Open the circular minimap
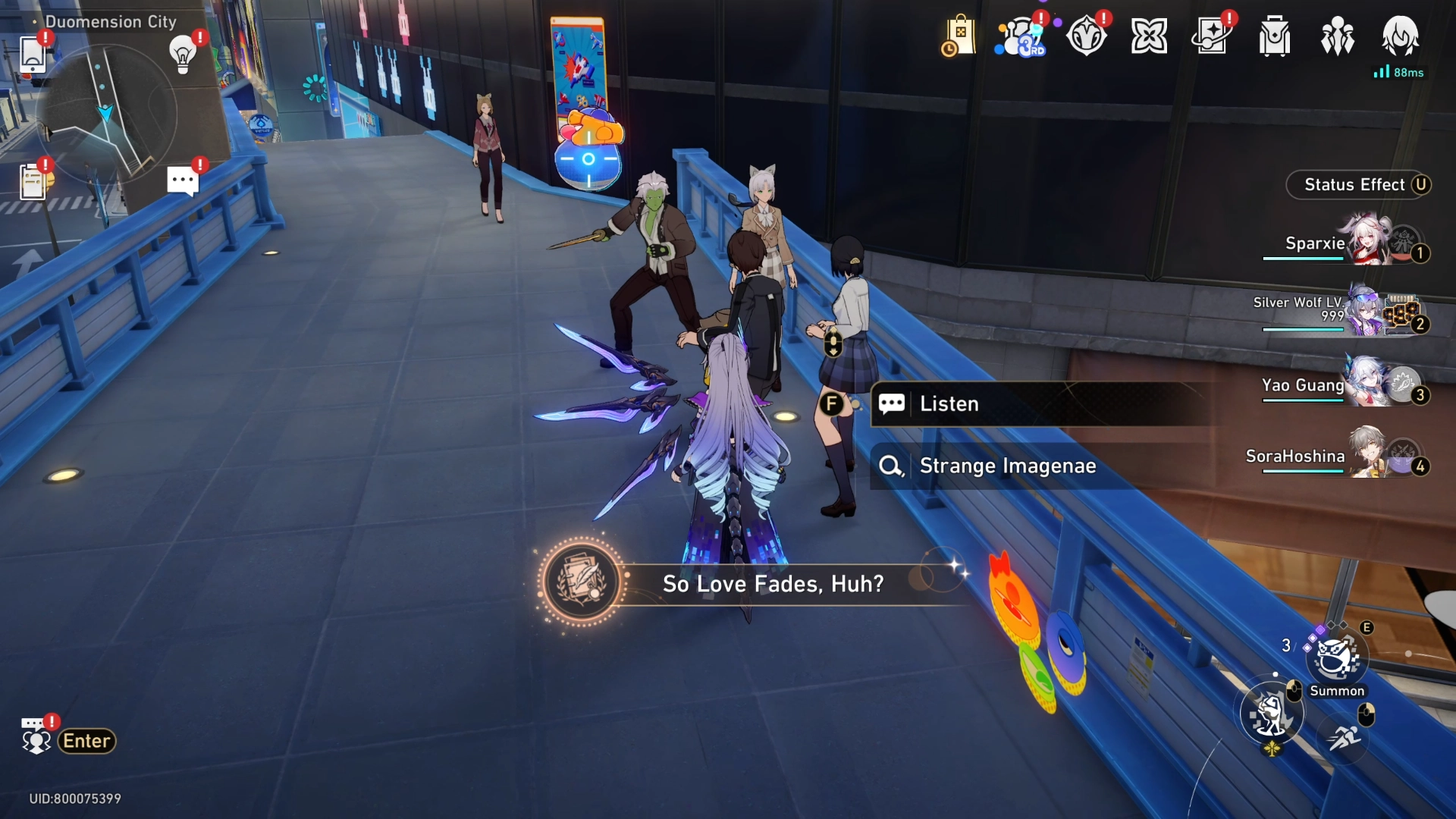This screenshot has width=1456, height=819. [107, 114]
